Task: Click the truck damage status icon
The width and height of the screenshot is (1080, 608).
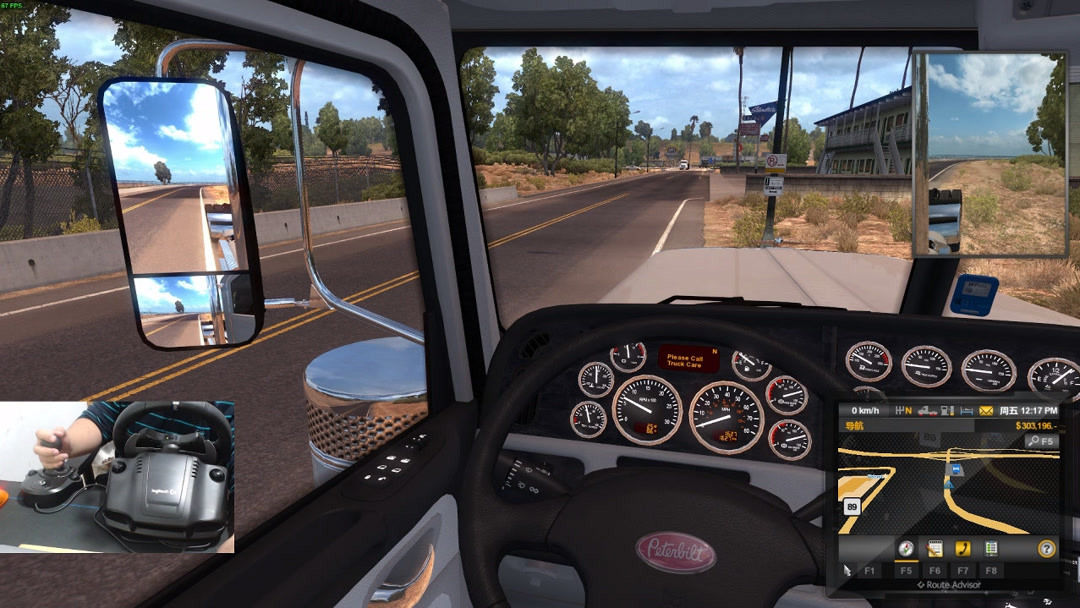Action: 927,410
